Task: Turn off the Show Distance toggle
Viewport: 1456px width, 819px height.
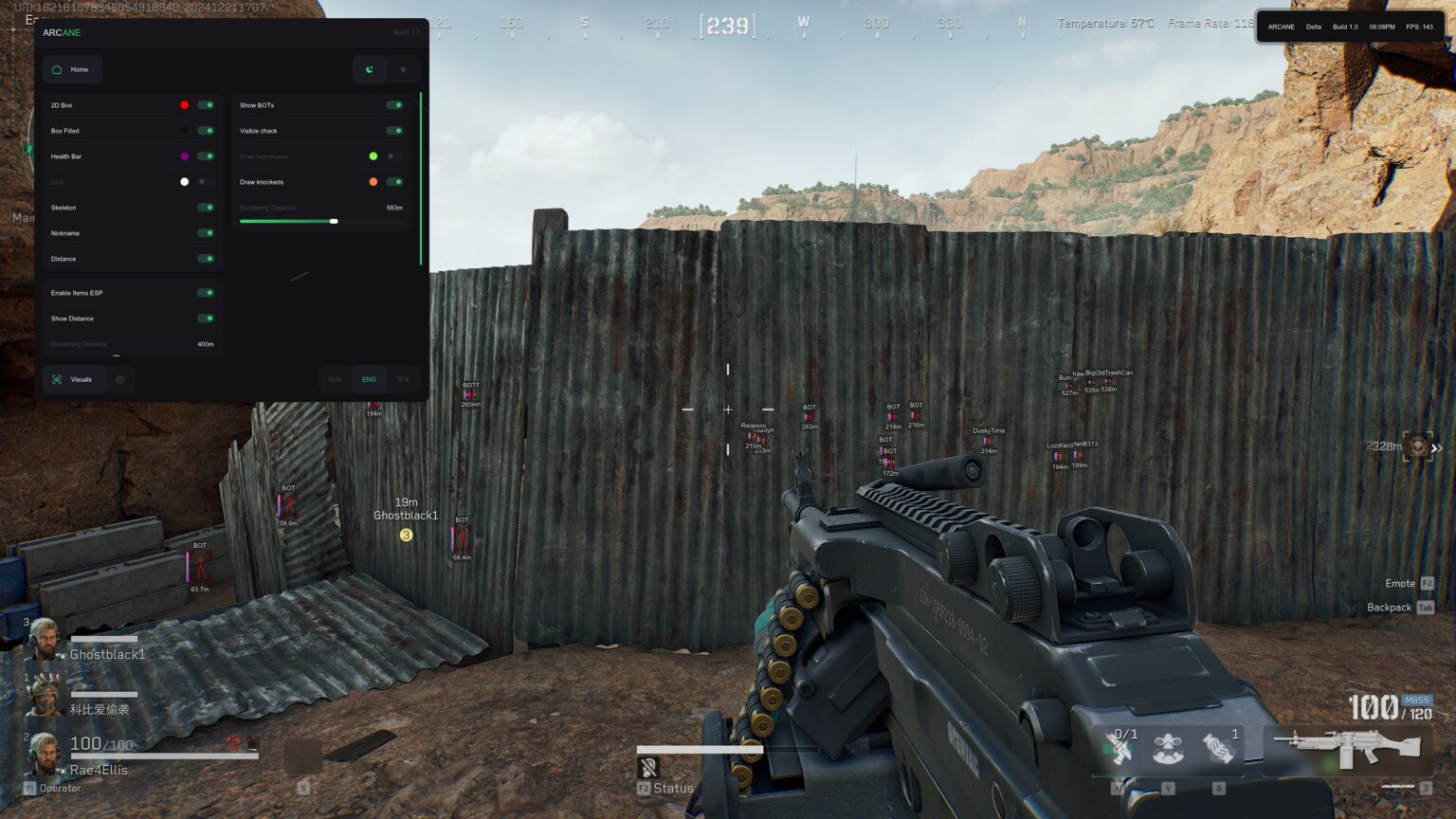Action: (x=208, y=318)
